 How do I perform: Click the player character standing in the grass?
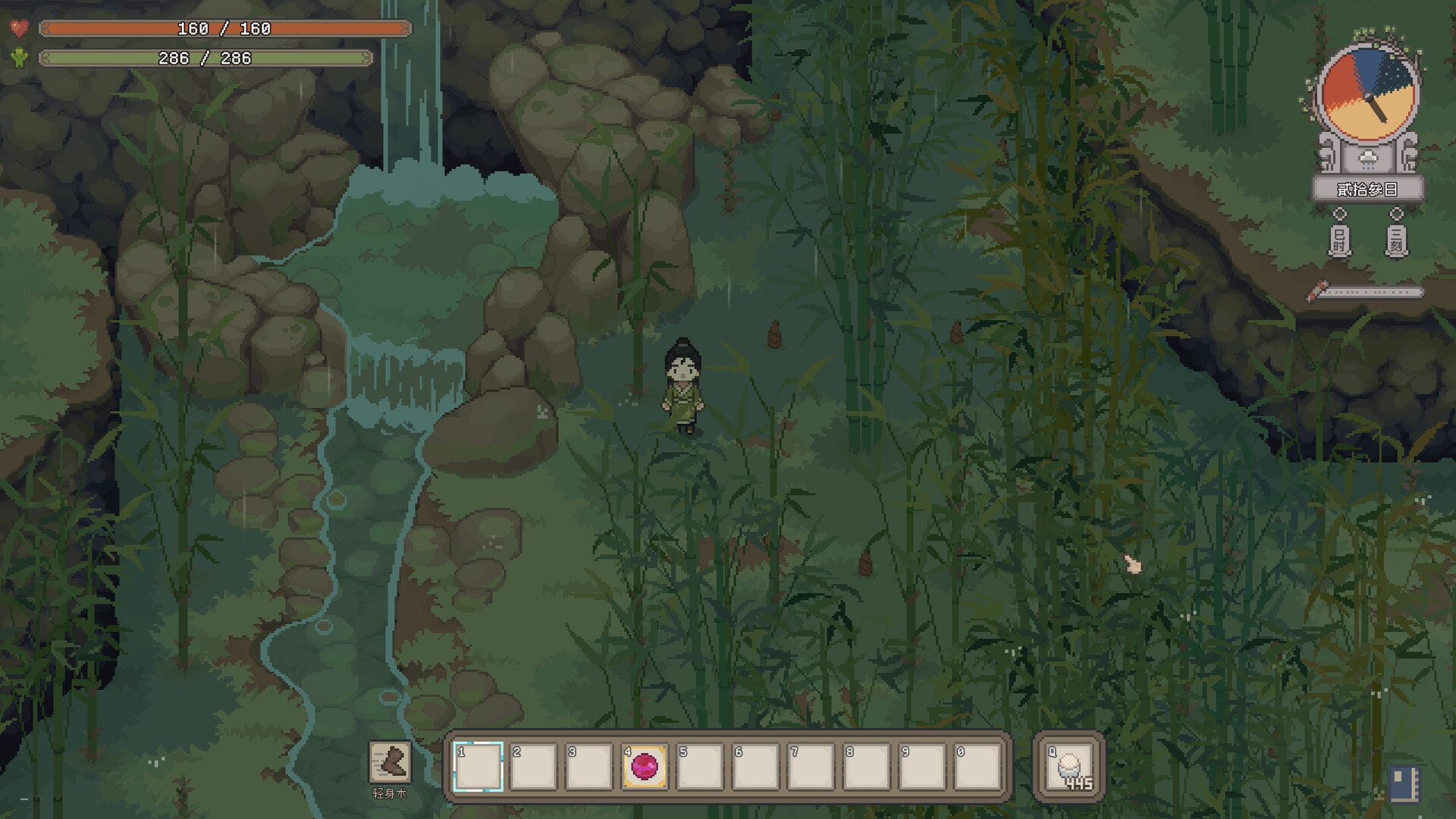pos(681,387)
